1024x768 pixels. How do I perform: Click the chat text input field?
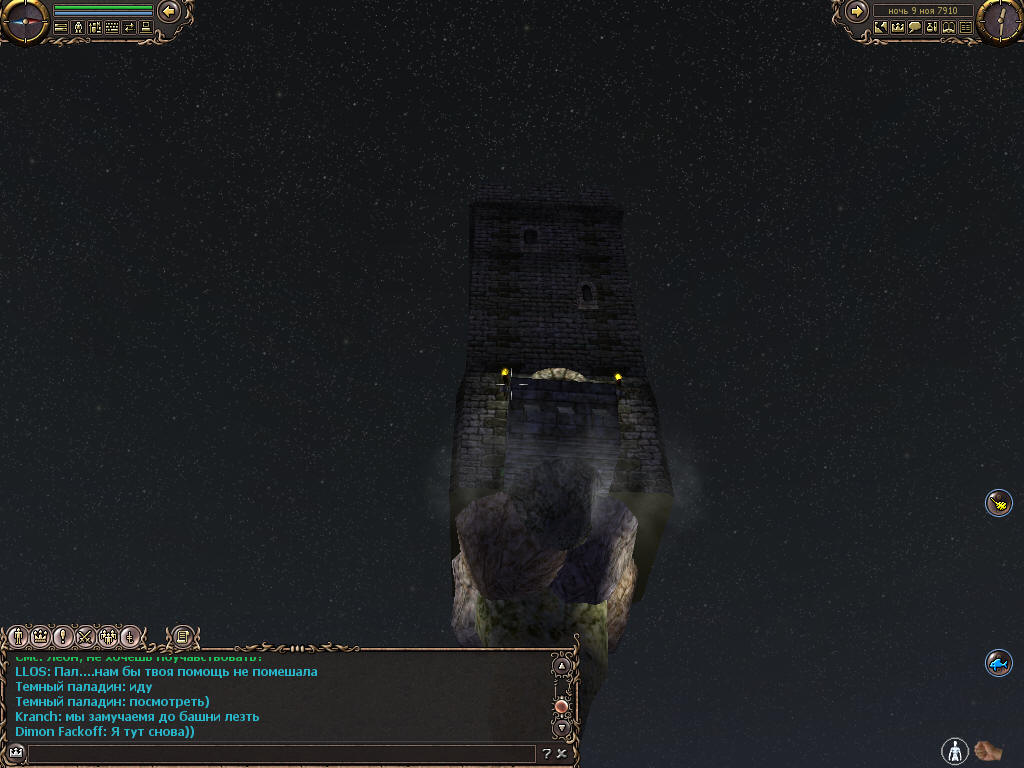280,754
